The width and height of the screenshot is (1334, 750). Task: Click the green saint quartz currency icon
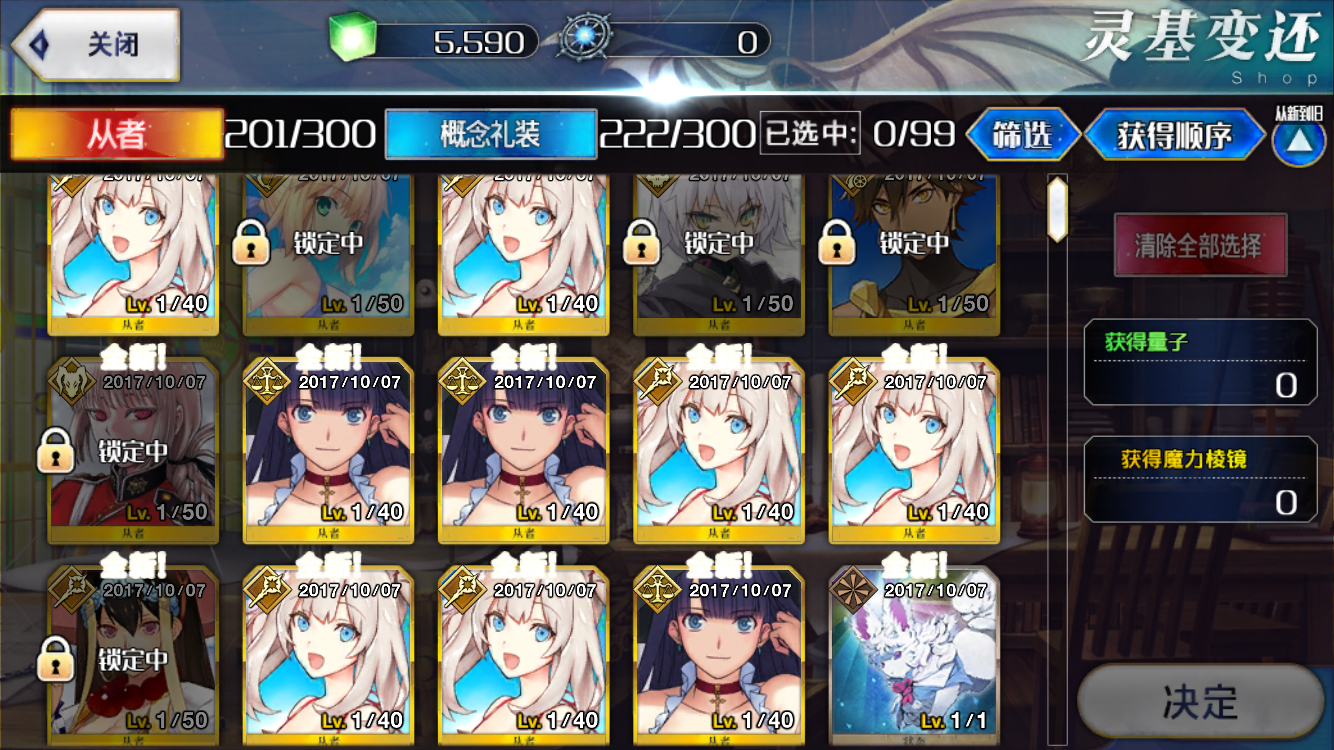click(350, 38)
